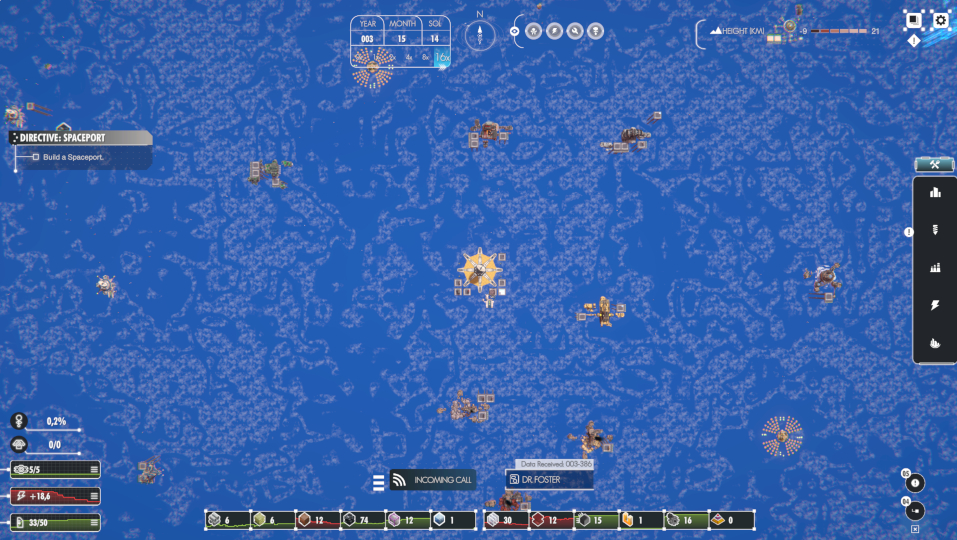Screen dimensions: 957x540
Task: Expand the 33/50 storage graph panel
Action: pyautogui.click(x=94, y=522)
